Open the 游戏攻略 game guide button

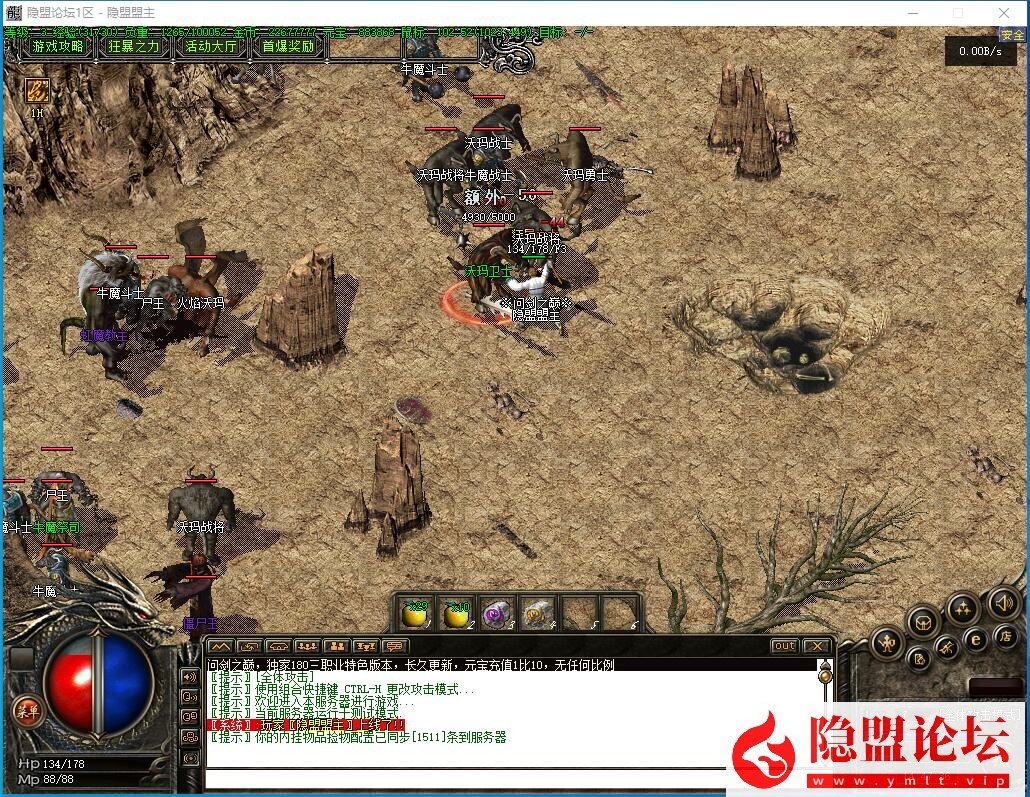(x=58, y=46)
